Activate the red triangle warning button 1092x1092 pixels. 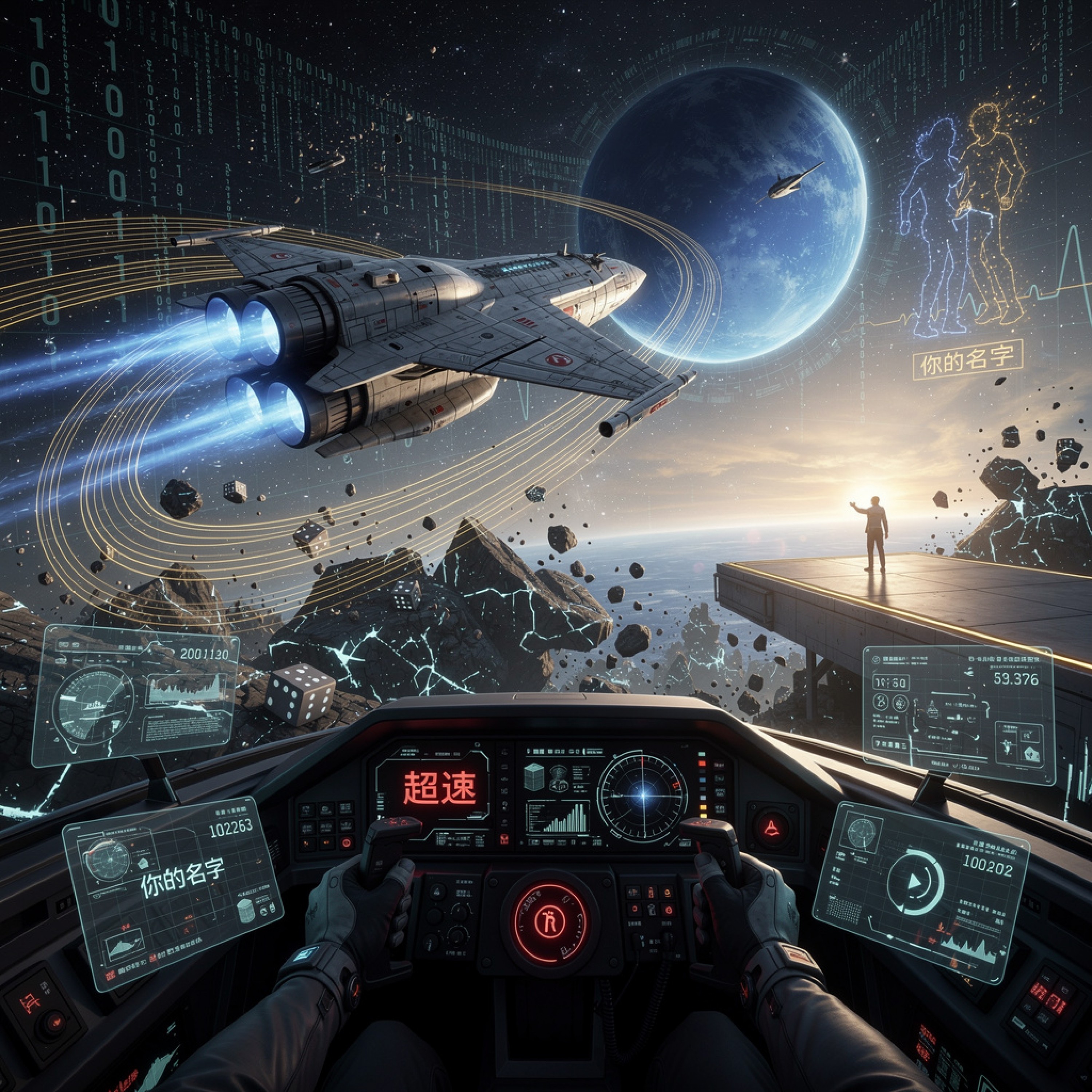(x=772, y=829)
